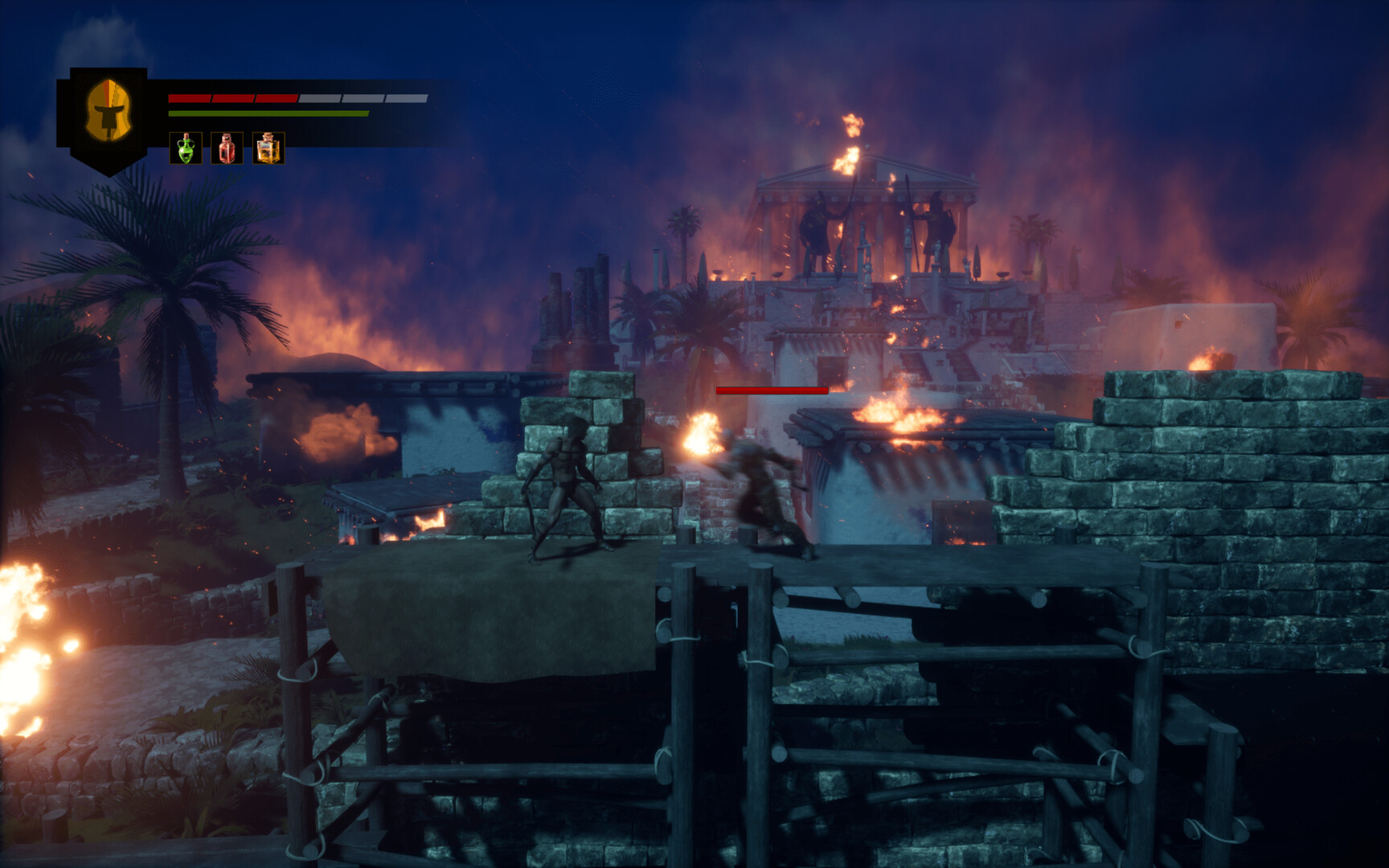1389x868 pixels.
Task: Select the green potion flask slot
Action: click(x=186, y=149)
